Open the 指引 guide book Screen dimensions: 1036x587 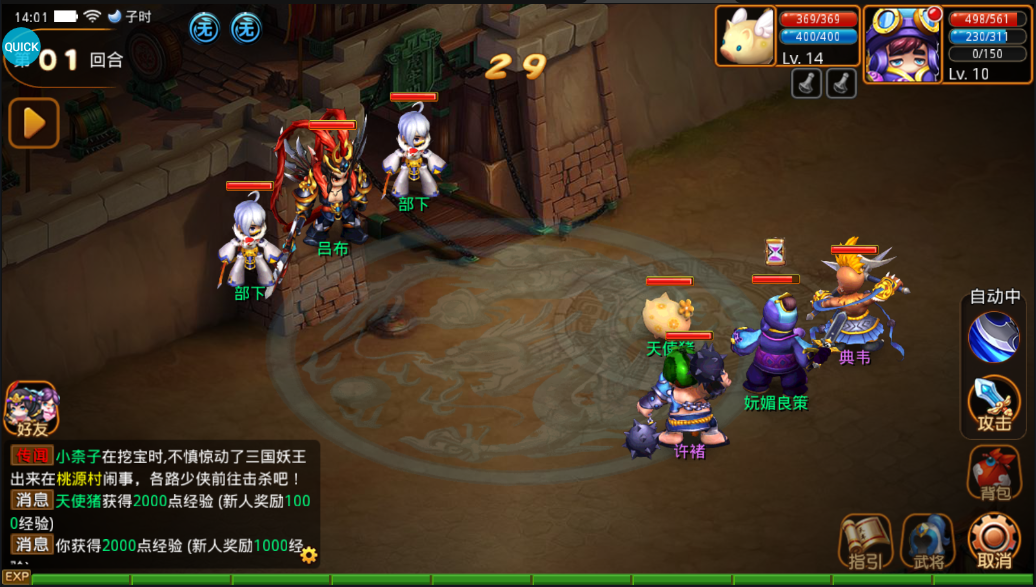pos(866,541)
